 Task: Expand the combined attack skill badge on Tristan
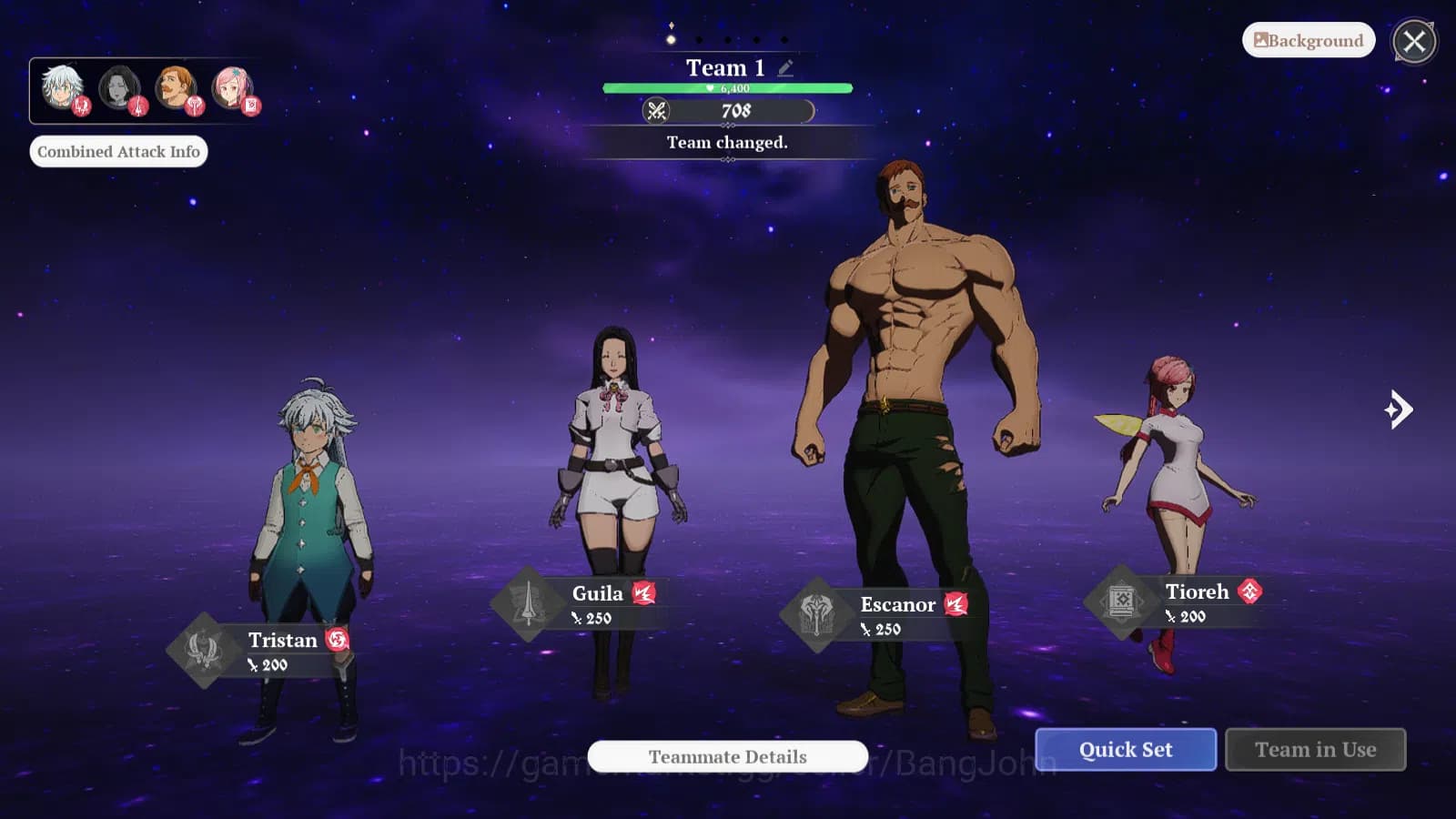click(x=337, y=640)
